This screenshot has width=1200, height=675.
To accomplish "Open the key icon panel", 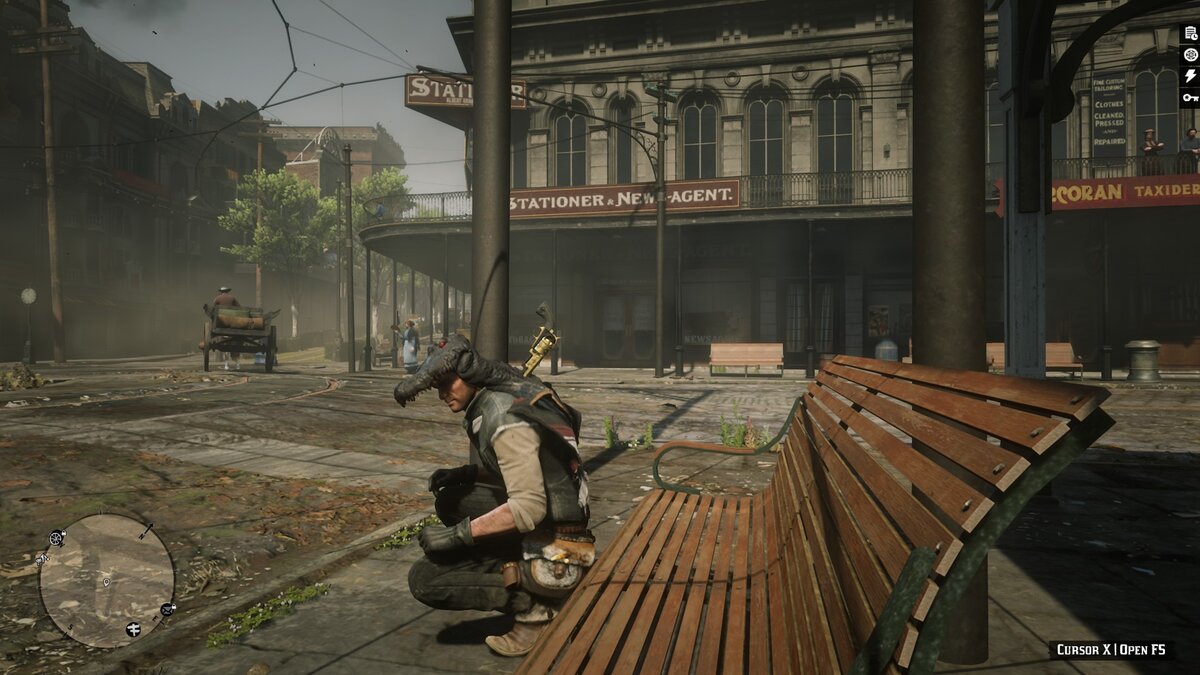I will click(1190, 97).
